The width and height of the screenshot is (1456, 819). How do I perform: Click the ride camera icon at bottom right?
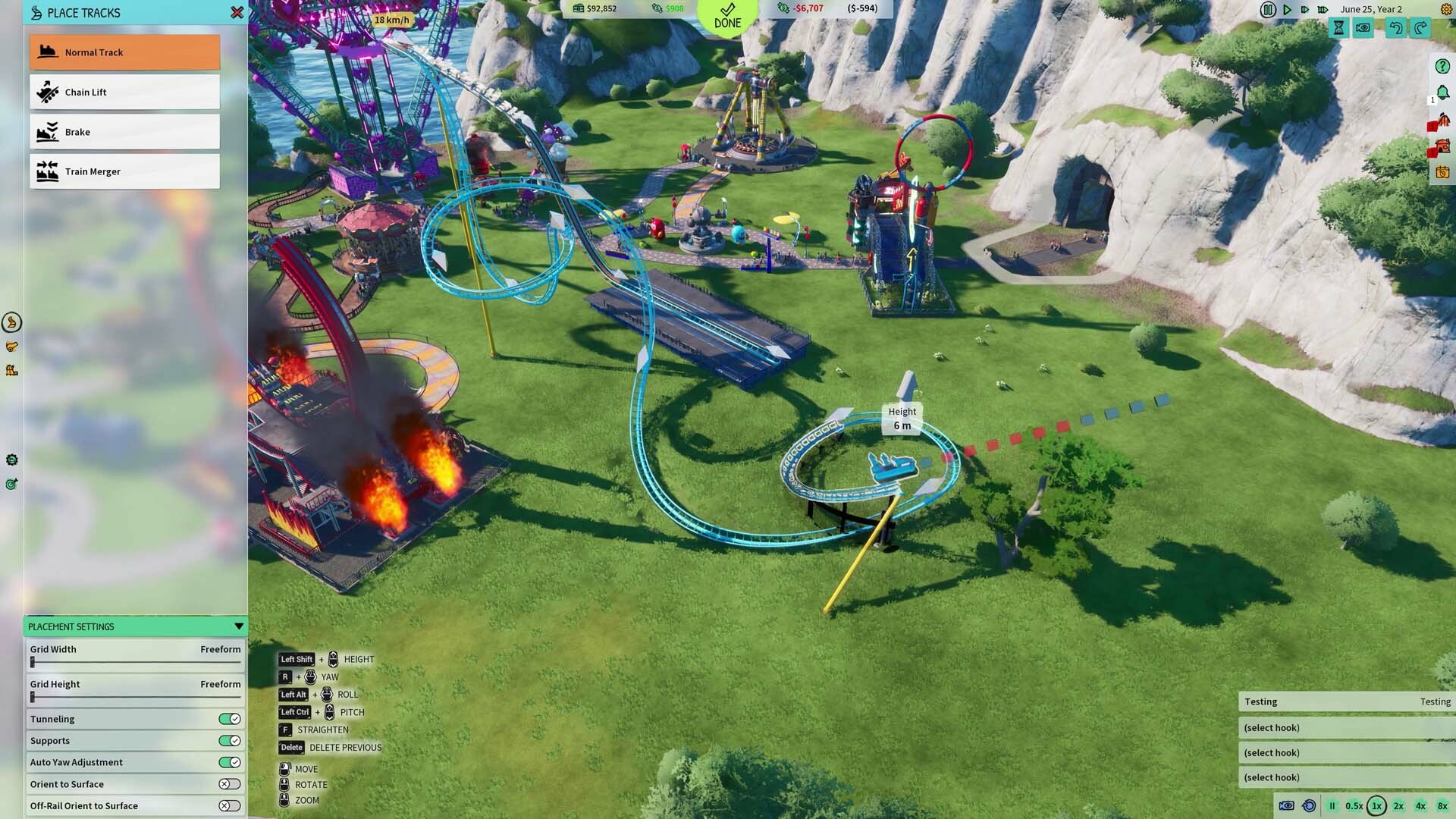pos(1287,805)
